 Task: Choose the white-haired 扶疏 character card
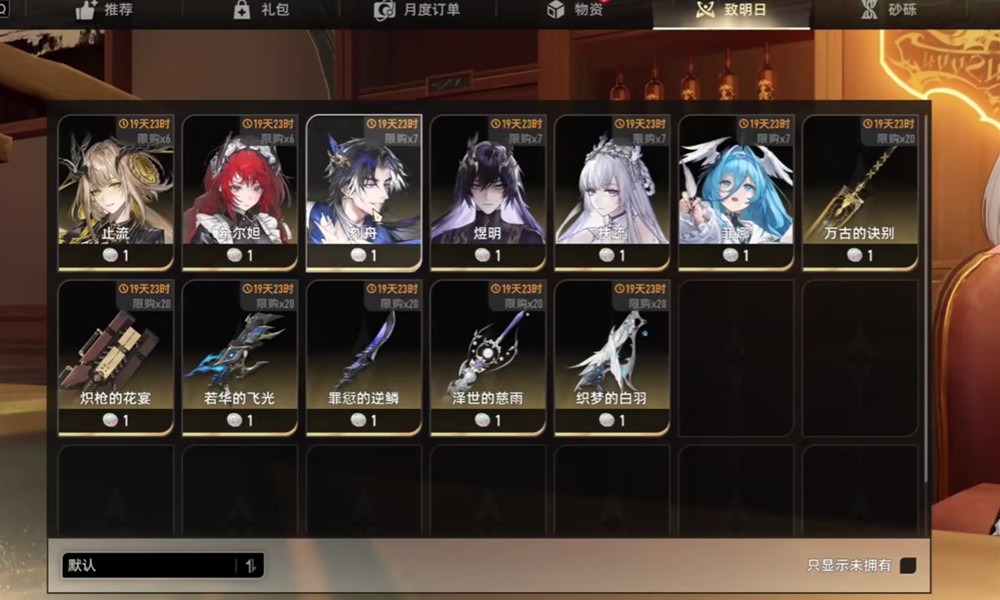pos(612,192)
